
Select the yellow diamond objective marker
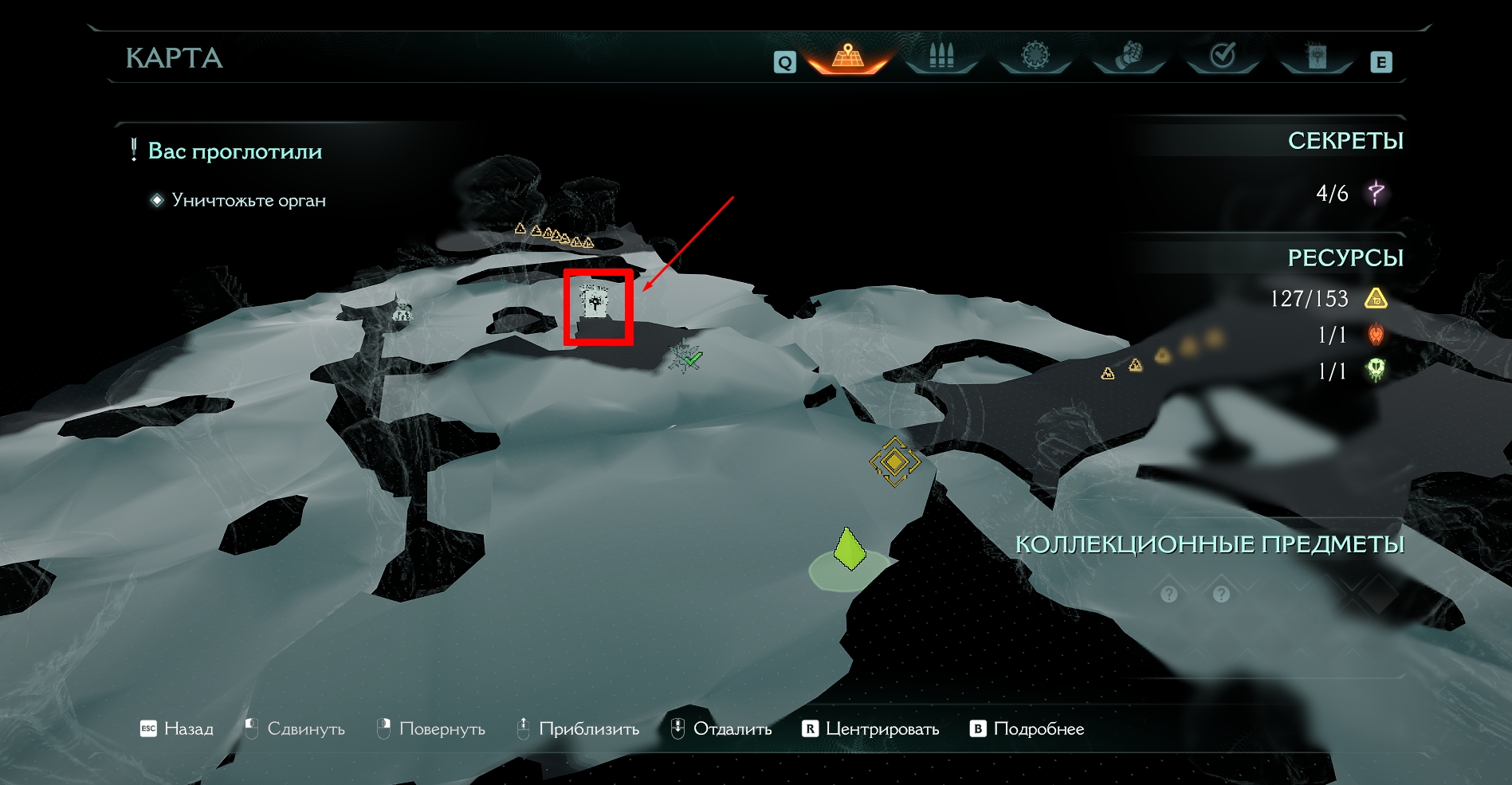[894, 461]
